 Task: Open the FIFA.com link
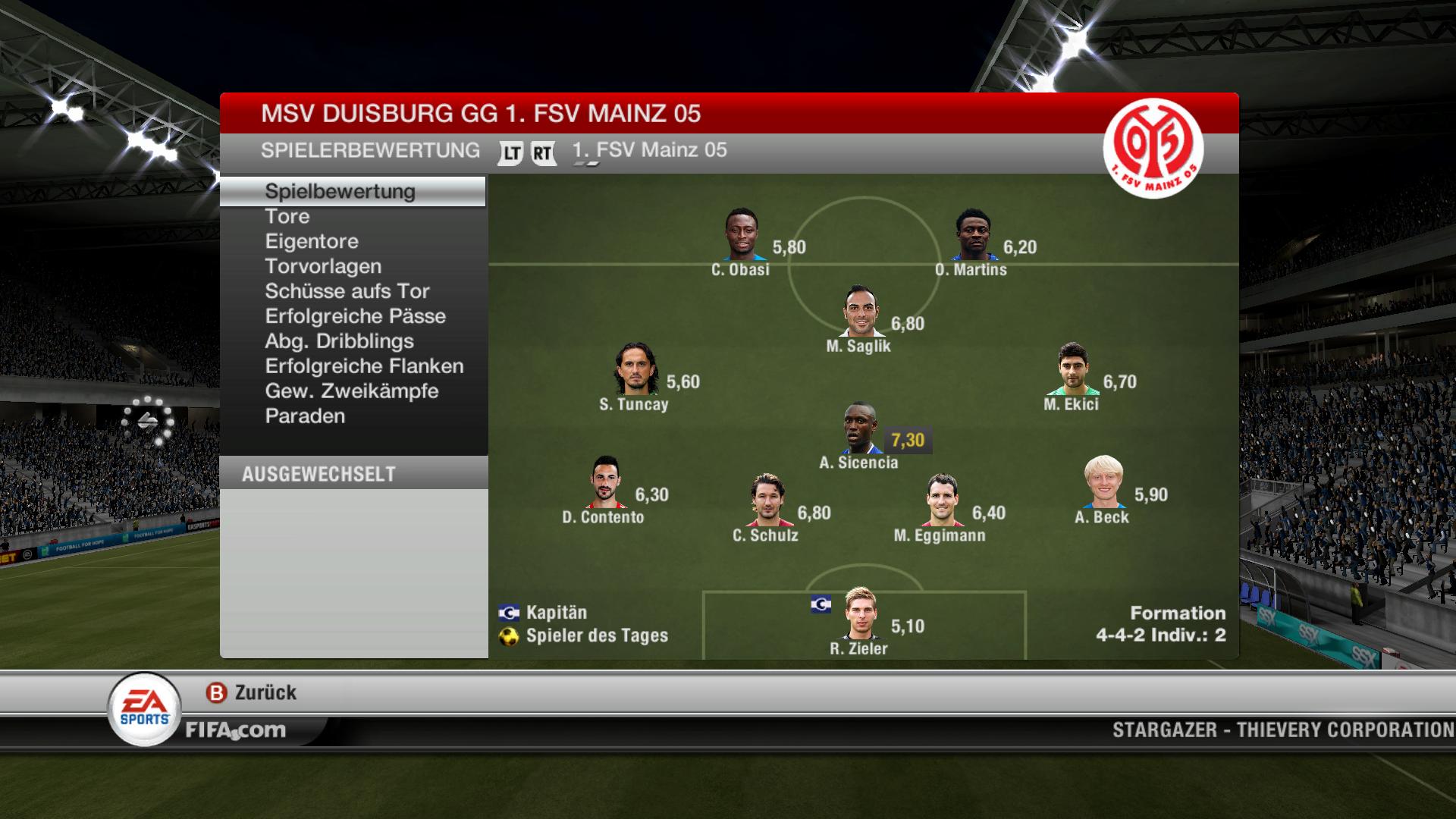(236, 730)
